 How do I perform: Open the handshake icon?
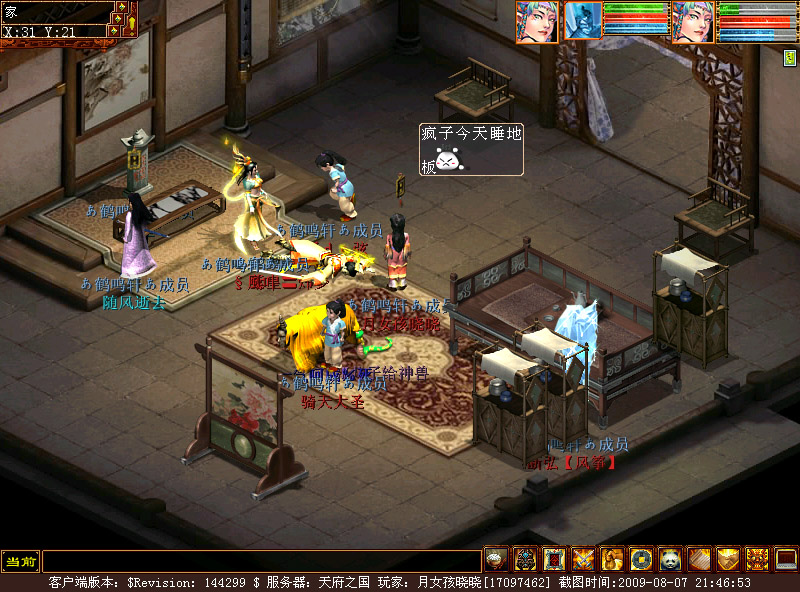click(727, 559)
